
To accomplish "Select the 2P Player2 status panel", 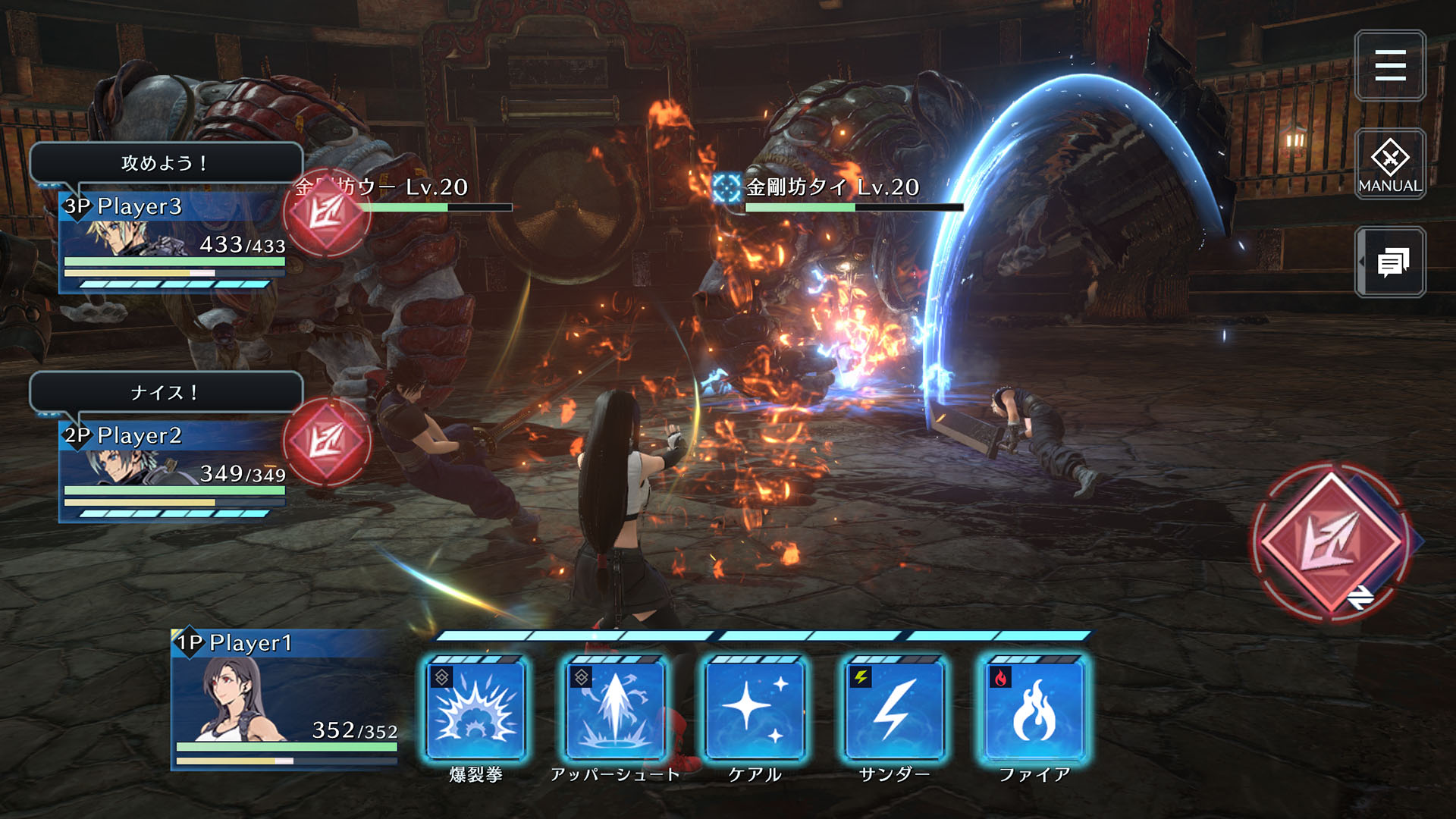I will [173, 470].
